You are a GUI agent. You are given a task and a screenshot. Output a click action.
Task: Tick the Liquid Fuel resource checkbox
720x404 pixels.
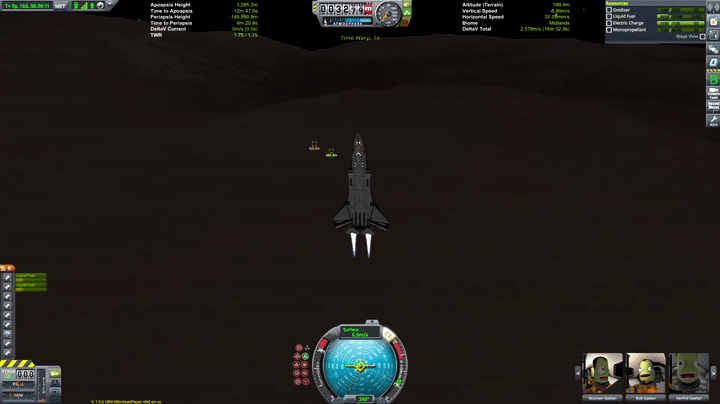609,16
